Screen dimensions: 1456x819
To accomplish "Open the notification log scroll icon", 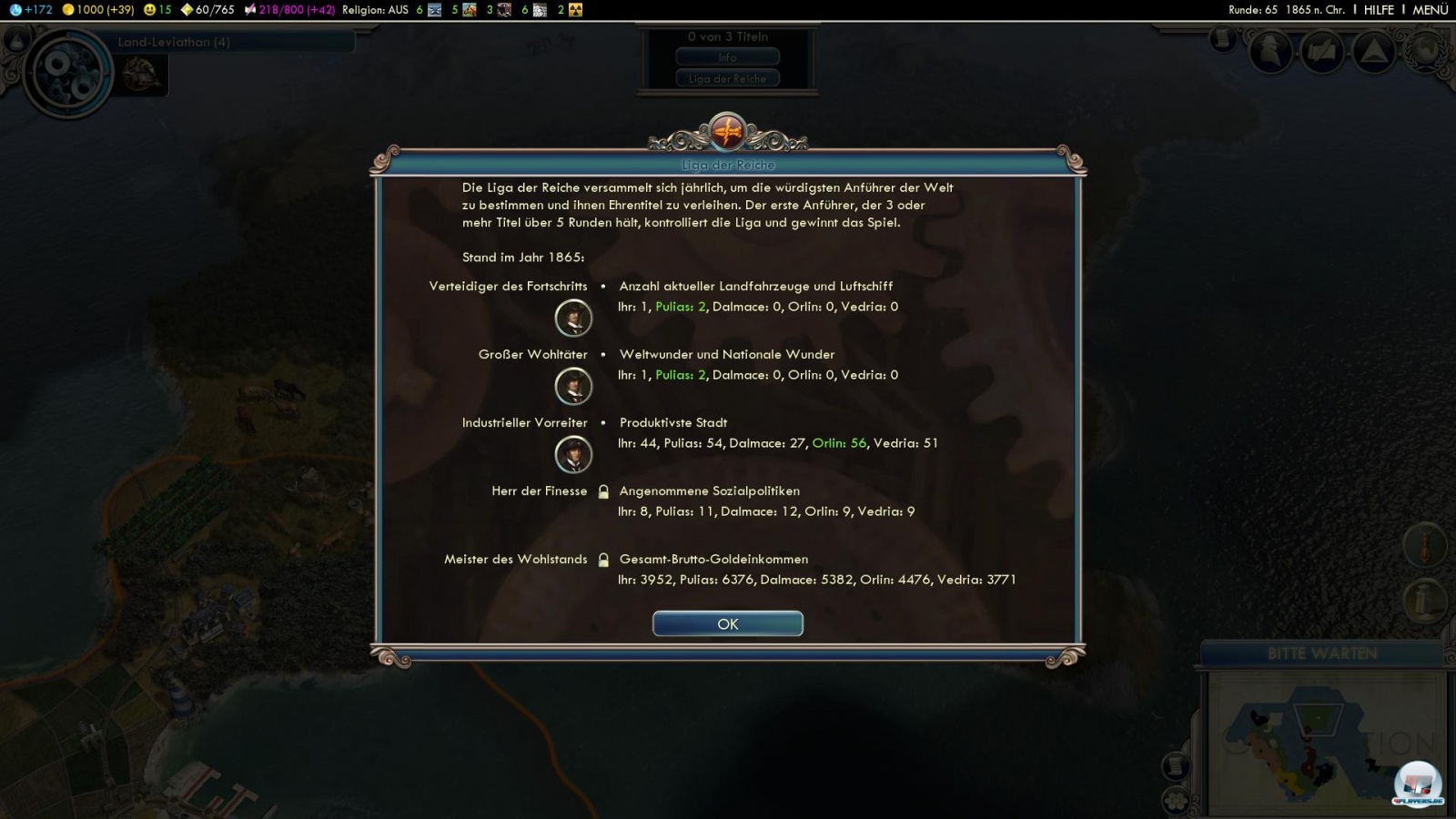I will [x=1223, y=39].
